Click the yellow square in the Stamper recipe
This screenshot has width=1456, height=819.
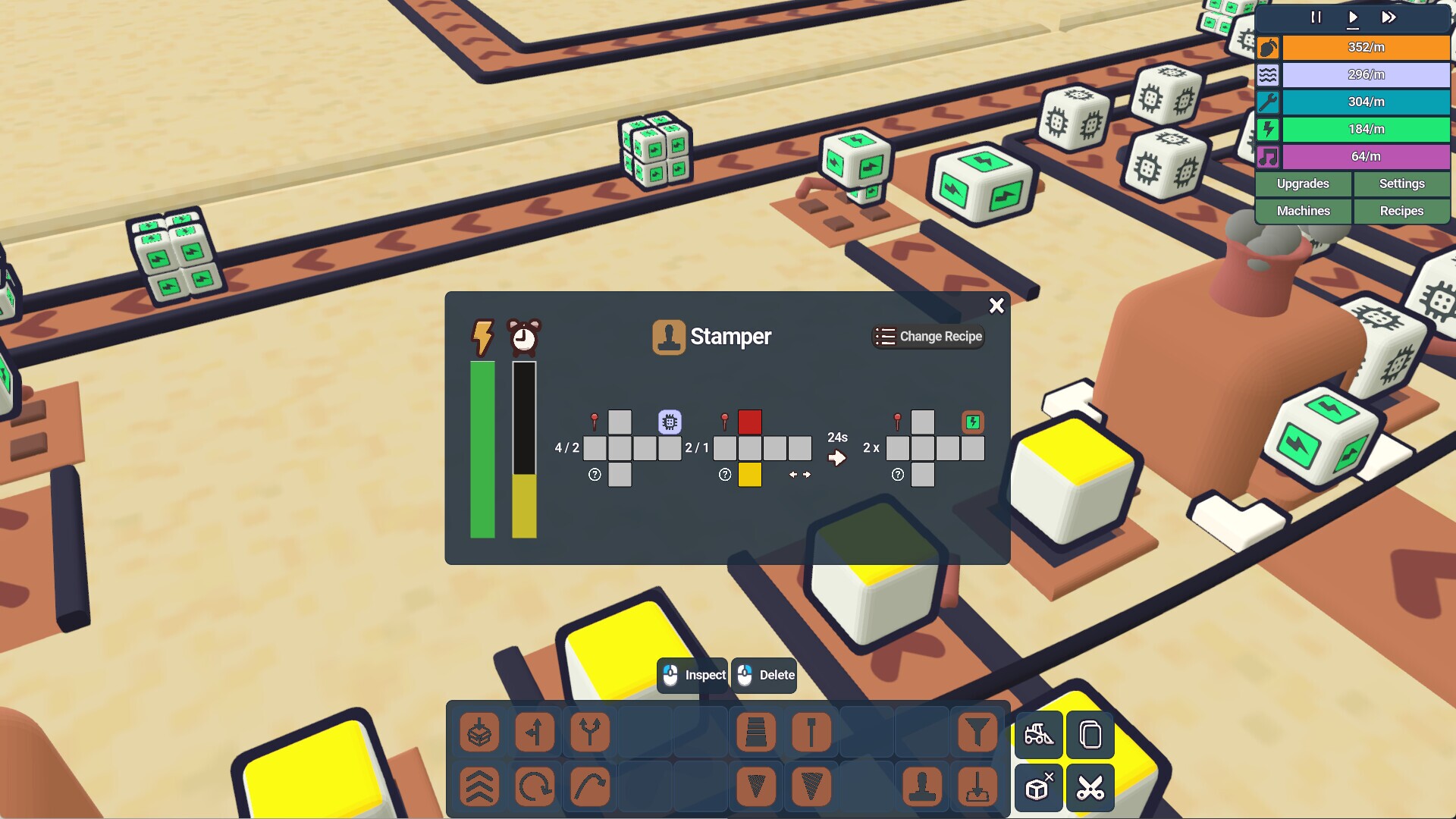pyautogui.click(x=751, y=475)
